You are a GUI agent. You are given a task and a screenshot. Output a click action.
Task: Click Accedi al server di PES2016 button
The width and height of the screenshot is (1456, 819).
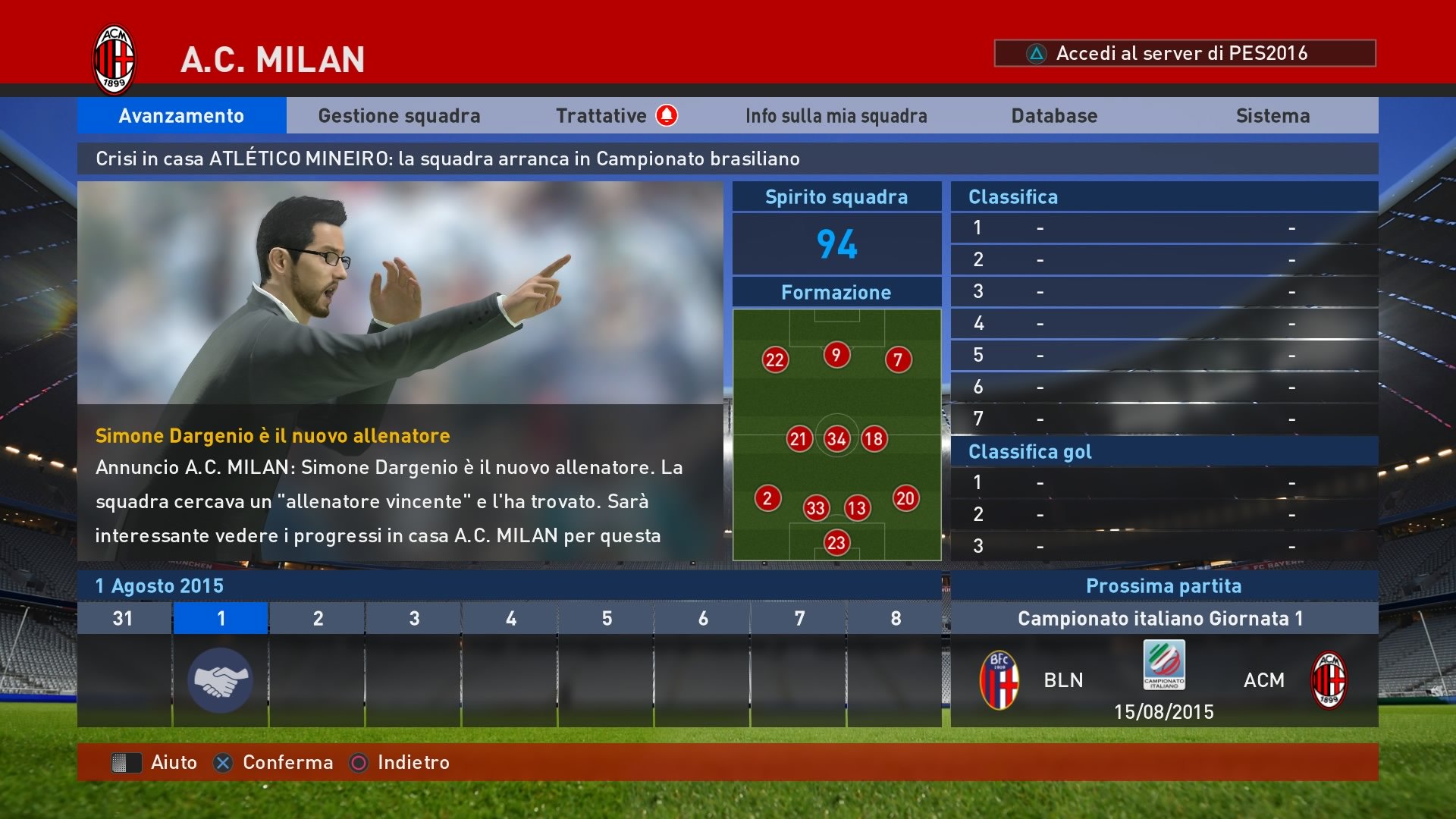coord(1184,53)
